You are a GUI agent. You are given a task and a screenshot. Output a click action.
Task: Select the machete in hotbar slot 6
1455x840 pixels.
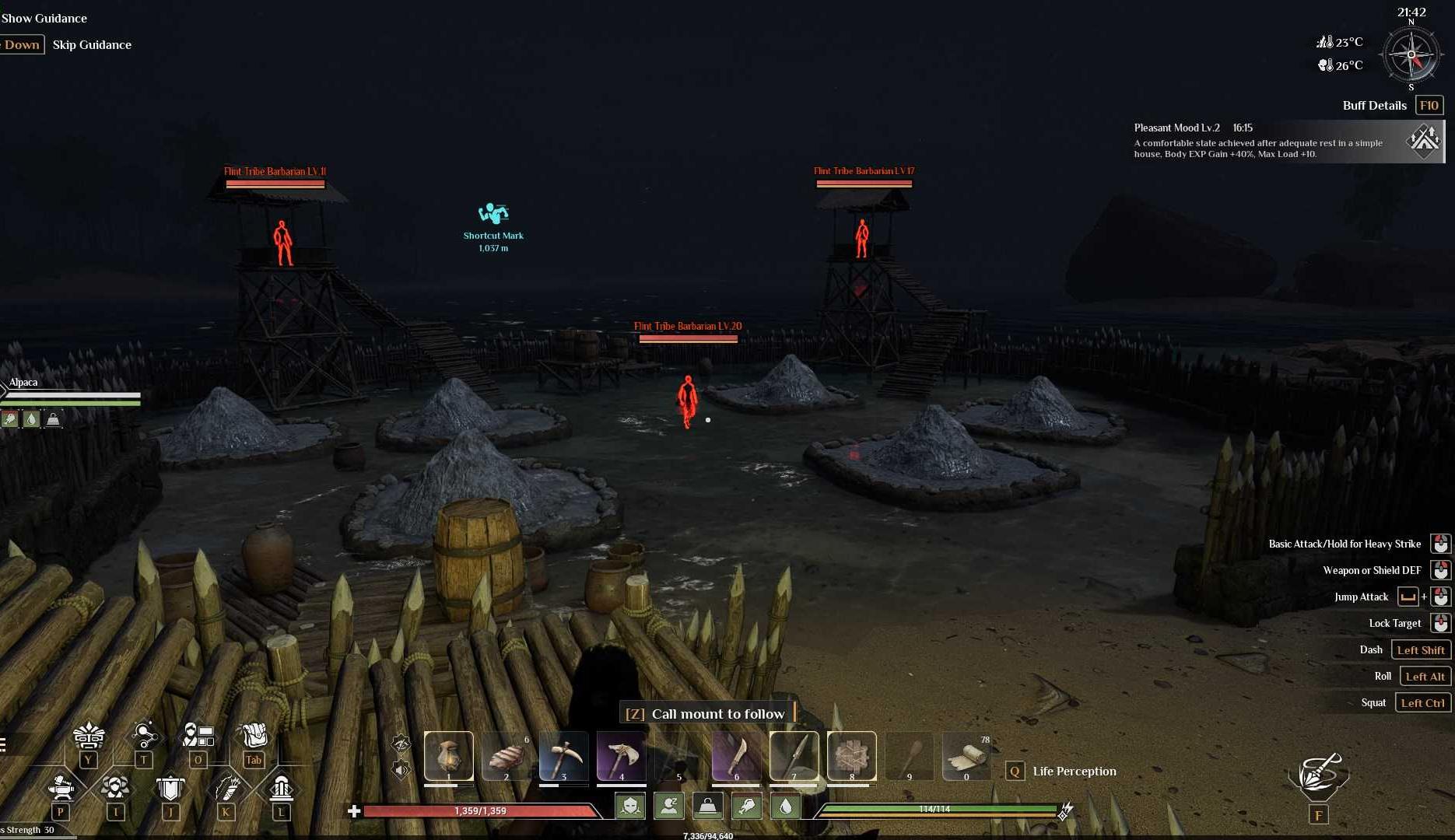tap(736, 756)
